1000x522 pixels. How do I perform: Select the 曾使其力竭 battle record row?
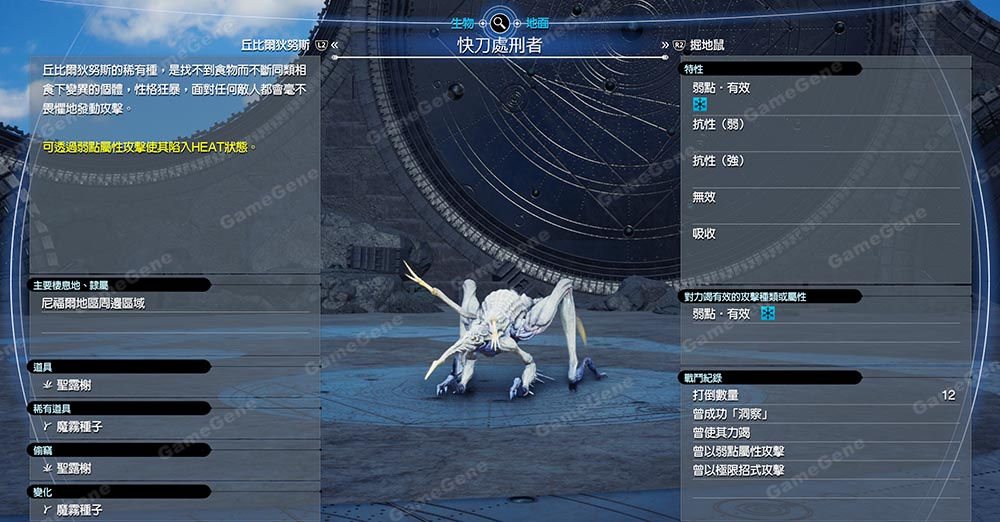pyautogui.click(x=725, y=433)
